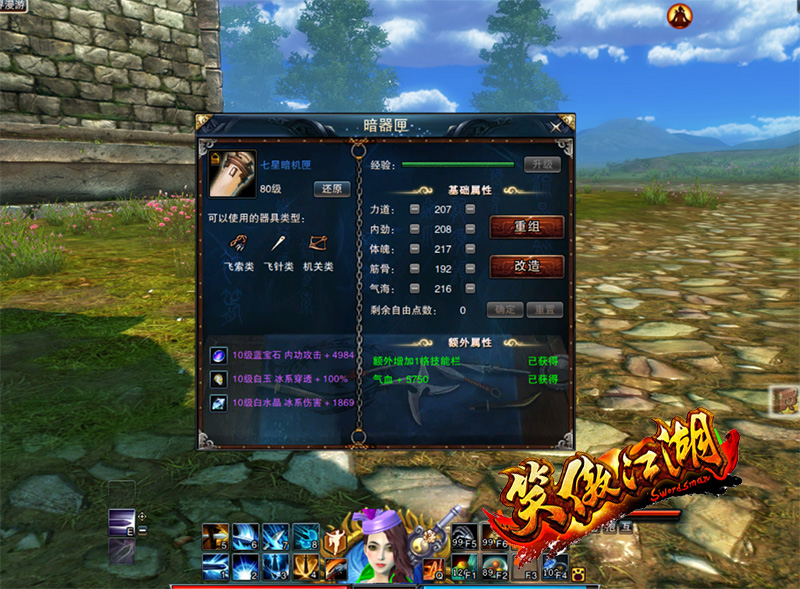Image resolution: width=800 pixels, height=589 pixels.
Task: Select the 飞针类 needle type icon
Action: 279,243
